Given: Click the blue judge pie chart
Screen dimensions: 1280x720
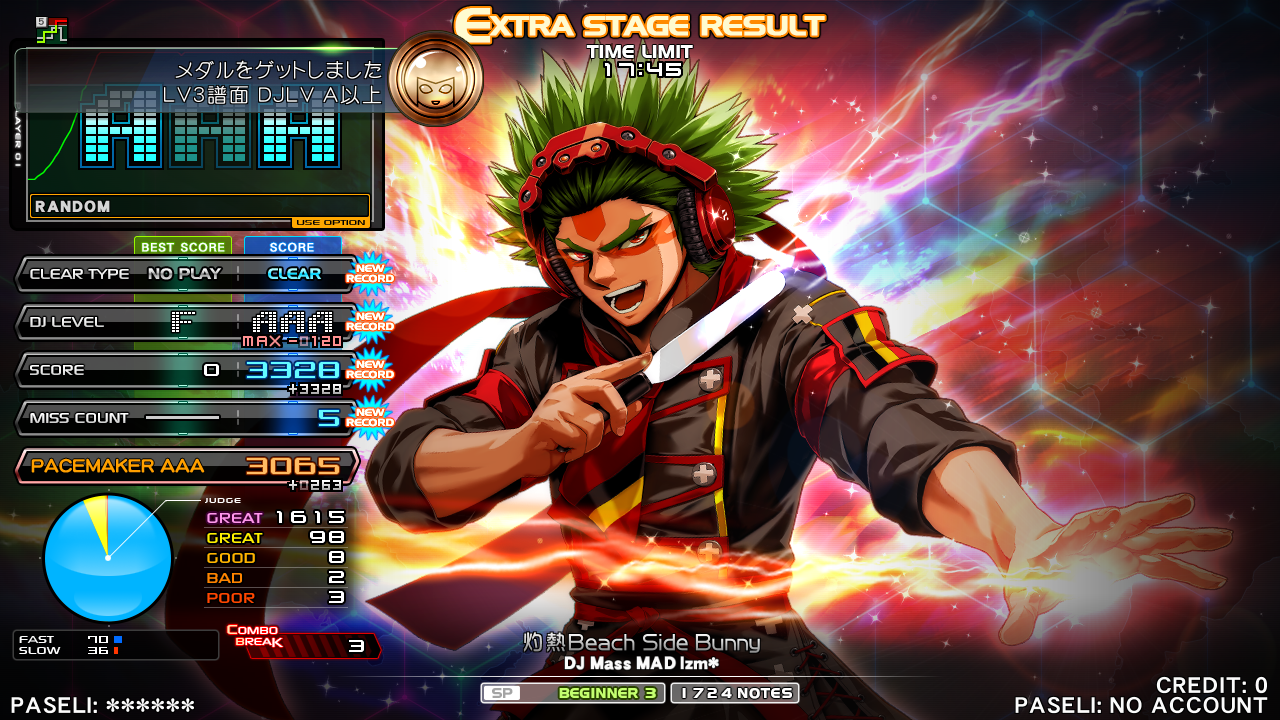Looking at the screenshot, I should (108, 558).
